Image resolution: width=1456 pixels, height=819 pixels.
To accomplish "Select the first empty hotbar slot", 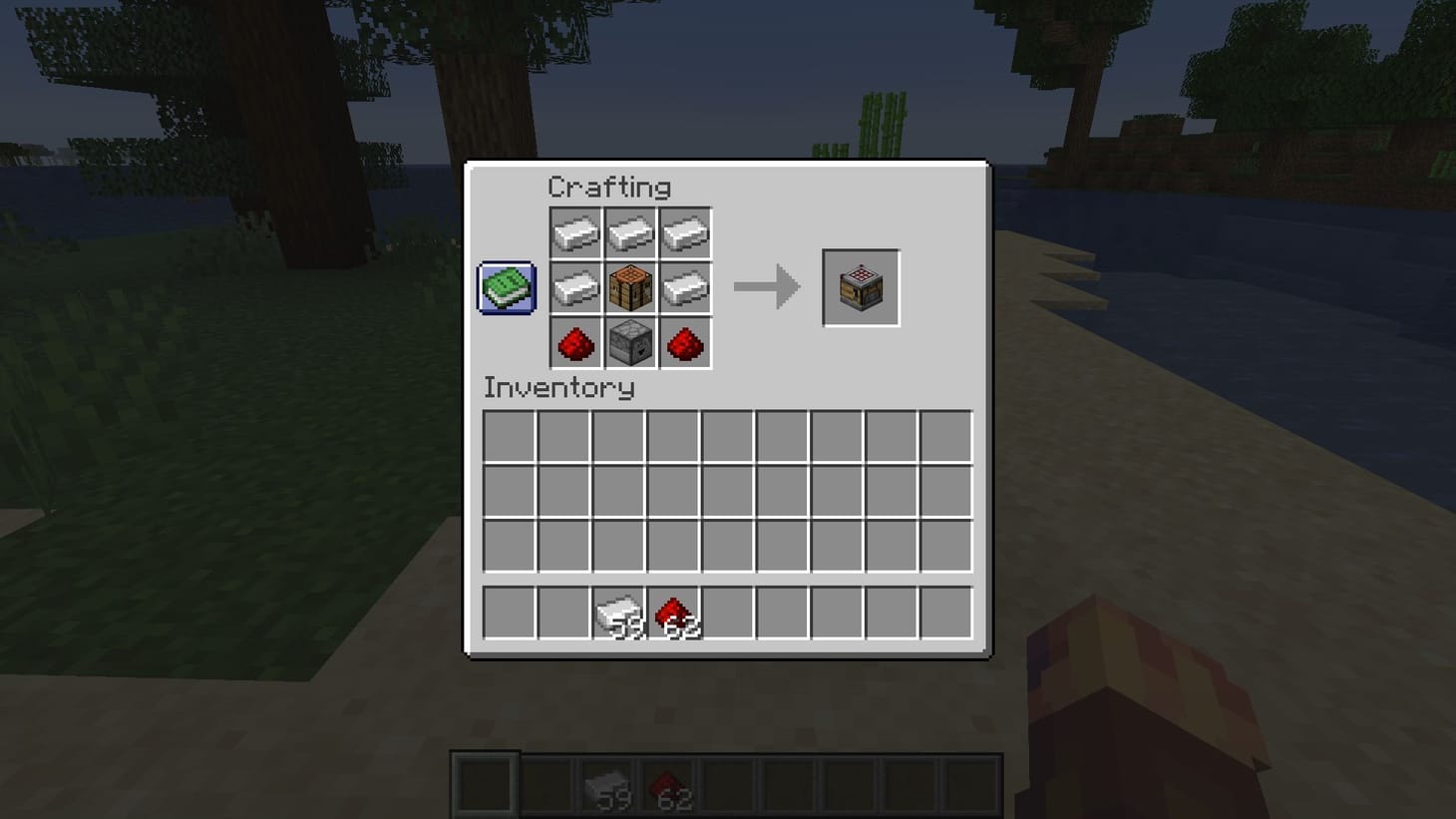I will (x=487, y=783).
